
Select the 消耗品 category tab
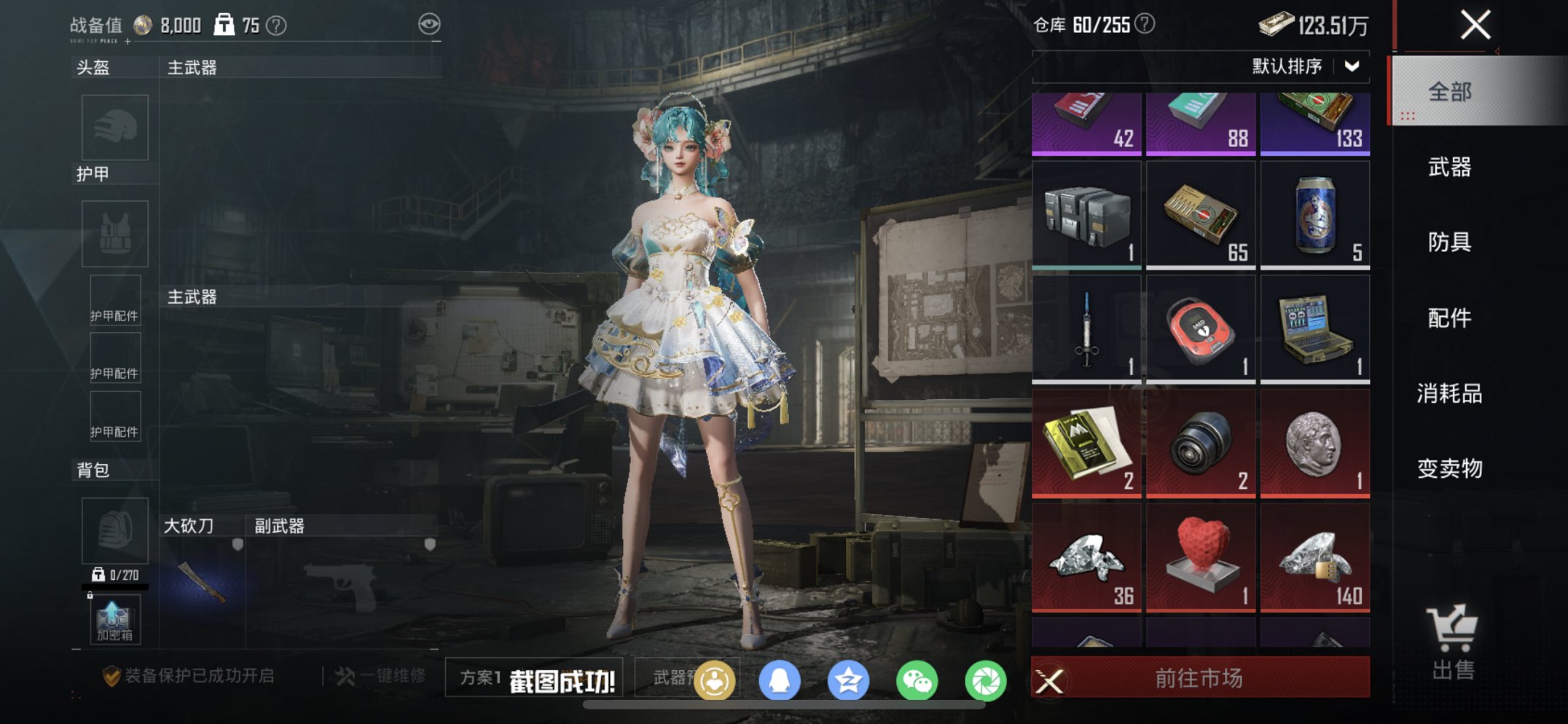1449,394
